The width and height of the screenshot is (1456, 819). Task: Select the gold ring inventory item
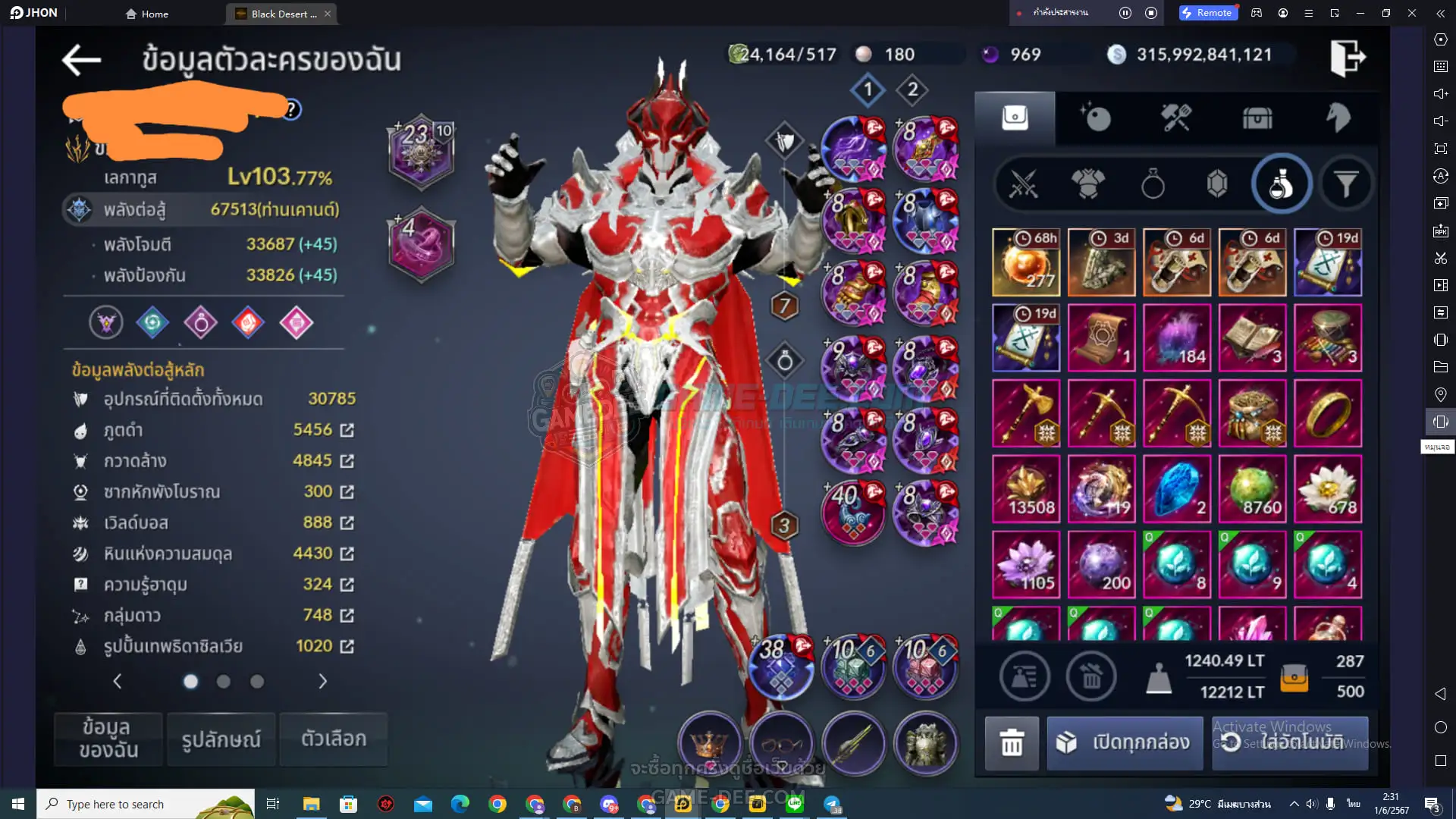click(x=1327, y=413)
